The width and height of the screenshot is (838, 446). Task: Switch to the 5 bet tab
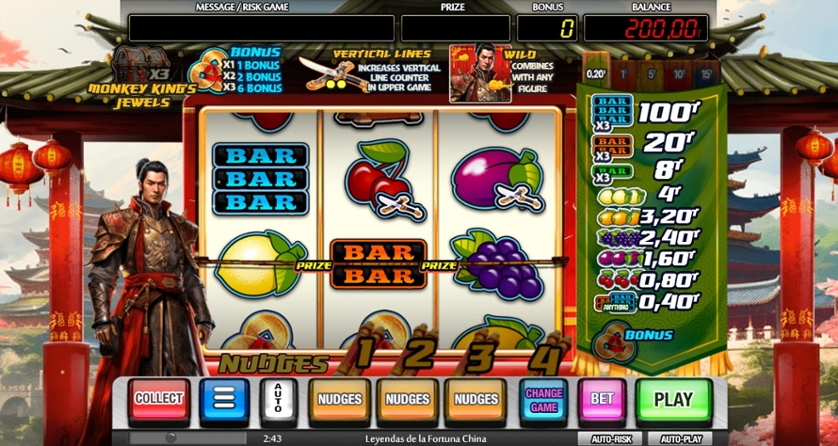pos(651,72)
